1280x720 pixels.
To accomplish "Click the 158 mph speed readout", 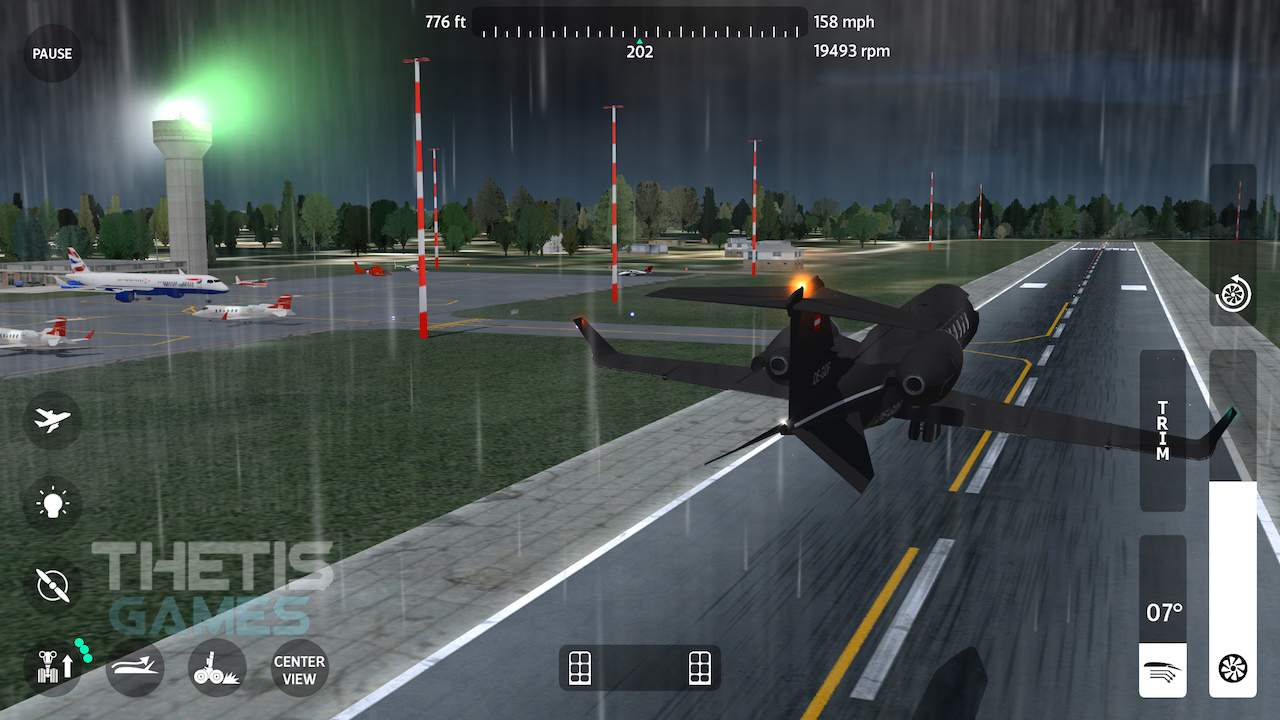I will coord(846,21).
